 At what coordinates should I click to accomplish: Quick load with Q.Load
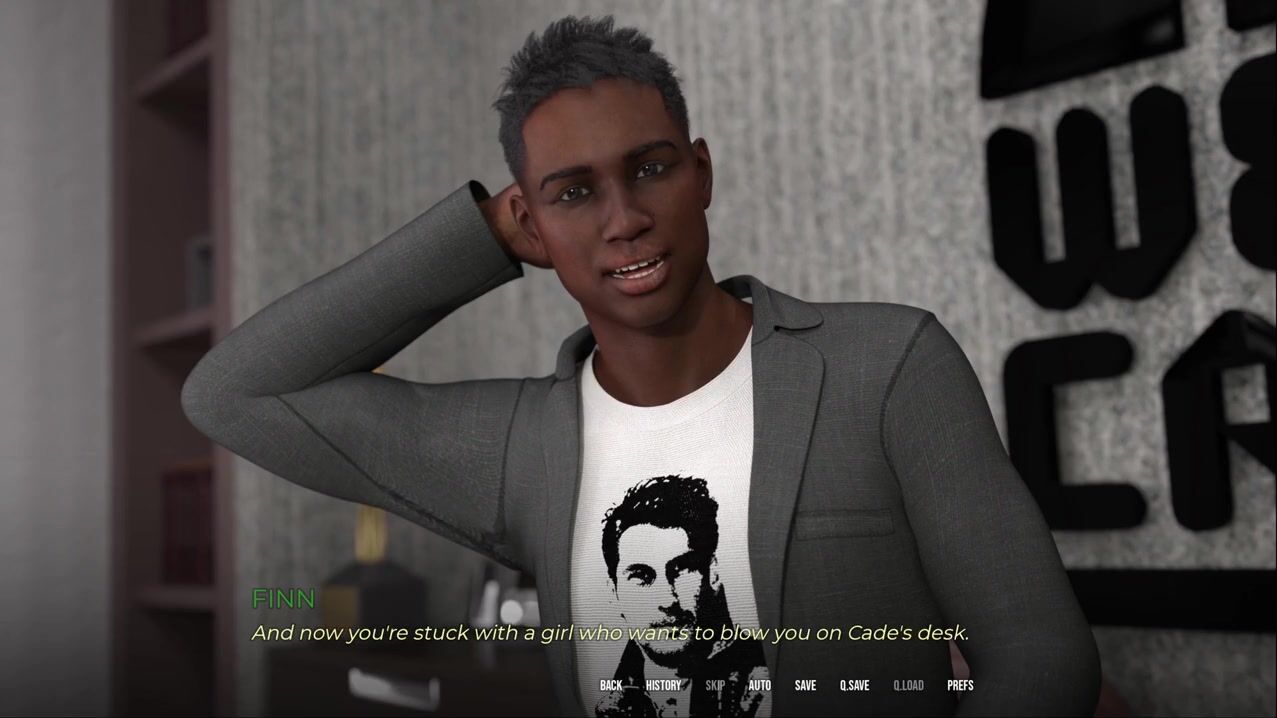tap(908, 685)
